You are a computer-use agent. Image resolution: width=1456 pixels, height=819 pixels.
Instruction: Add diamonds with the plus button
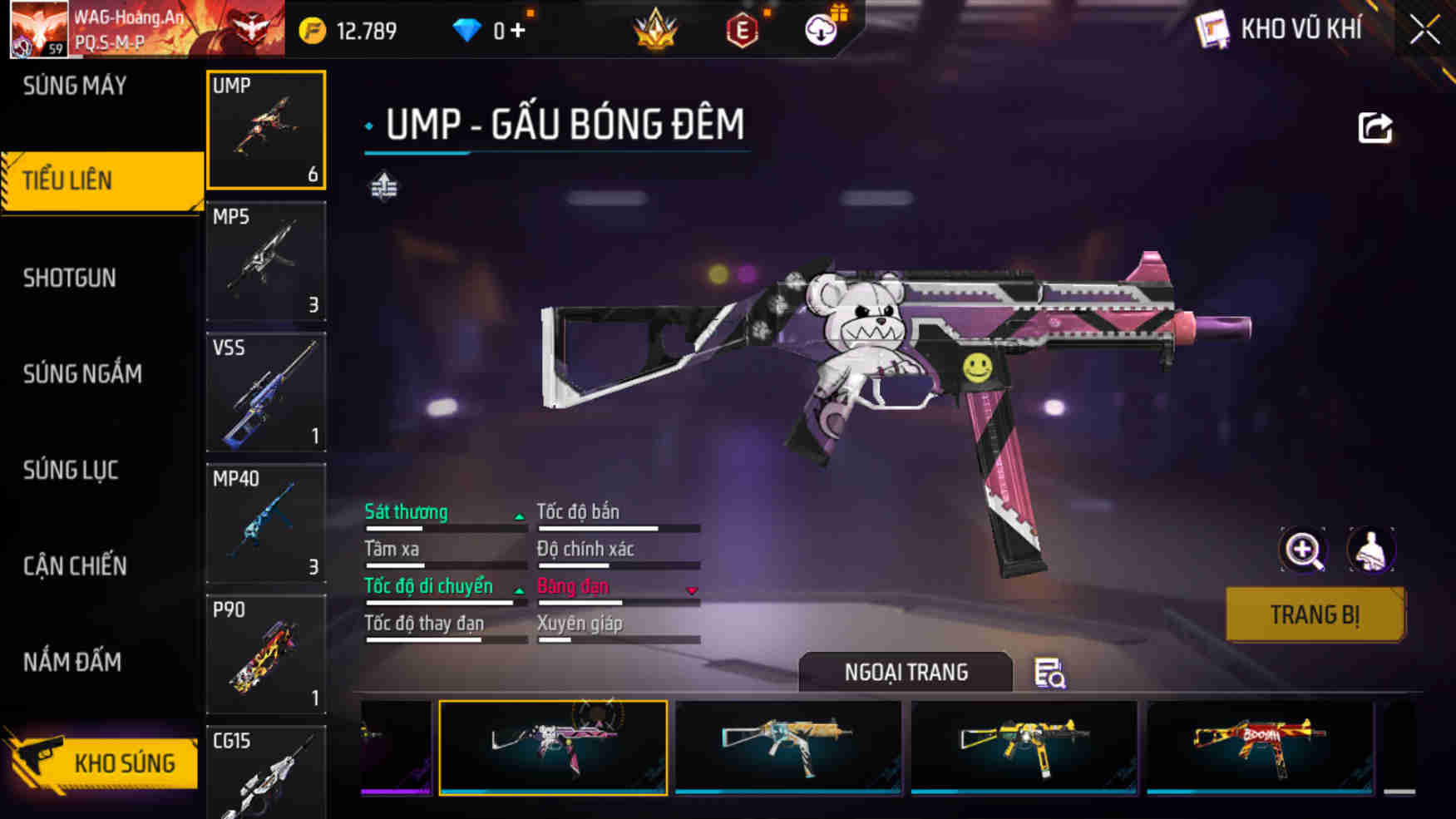518,31
